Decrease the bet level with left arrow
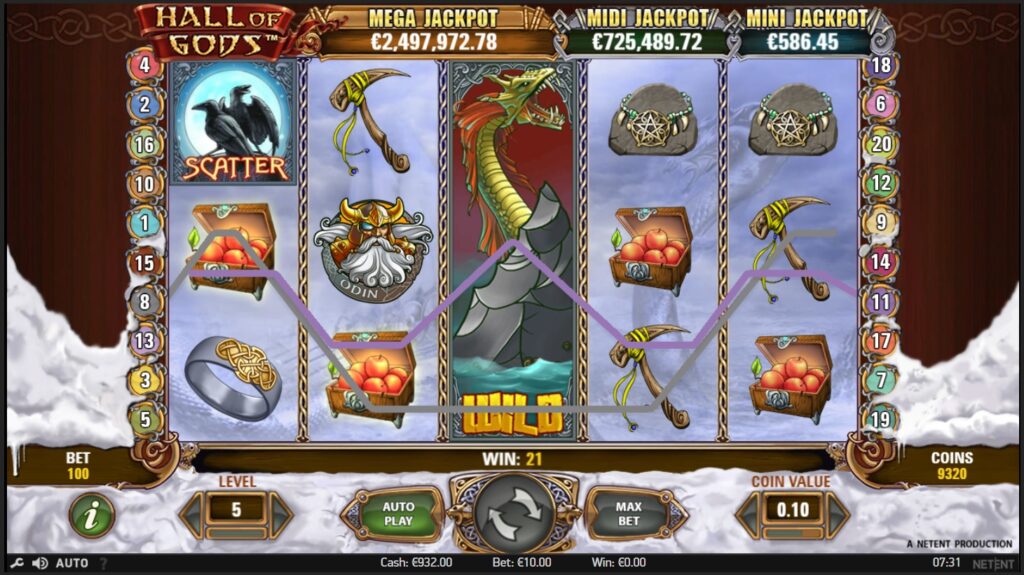Image resolution: width=1024 pixels, height=575 pixels. tap(190, 515)
